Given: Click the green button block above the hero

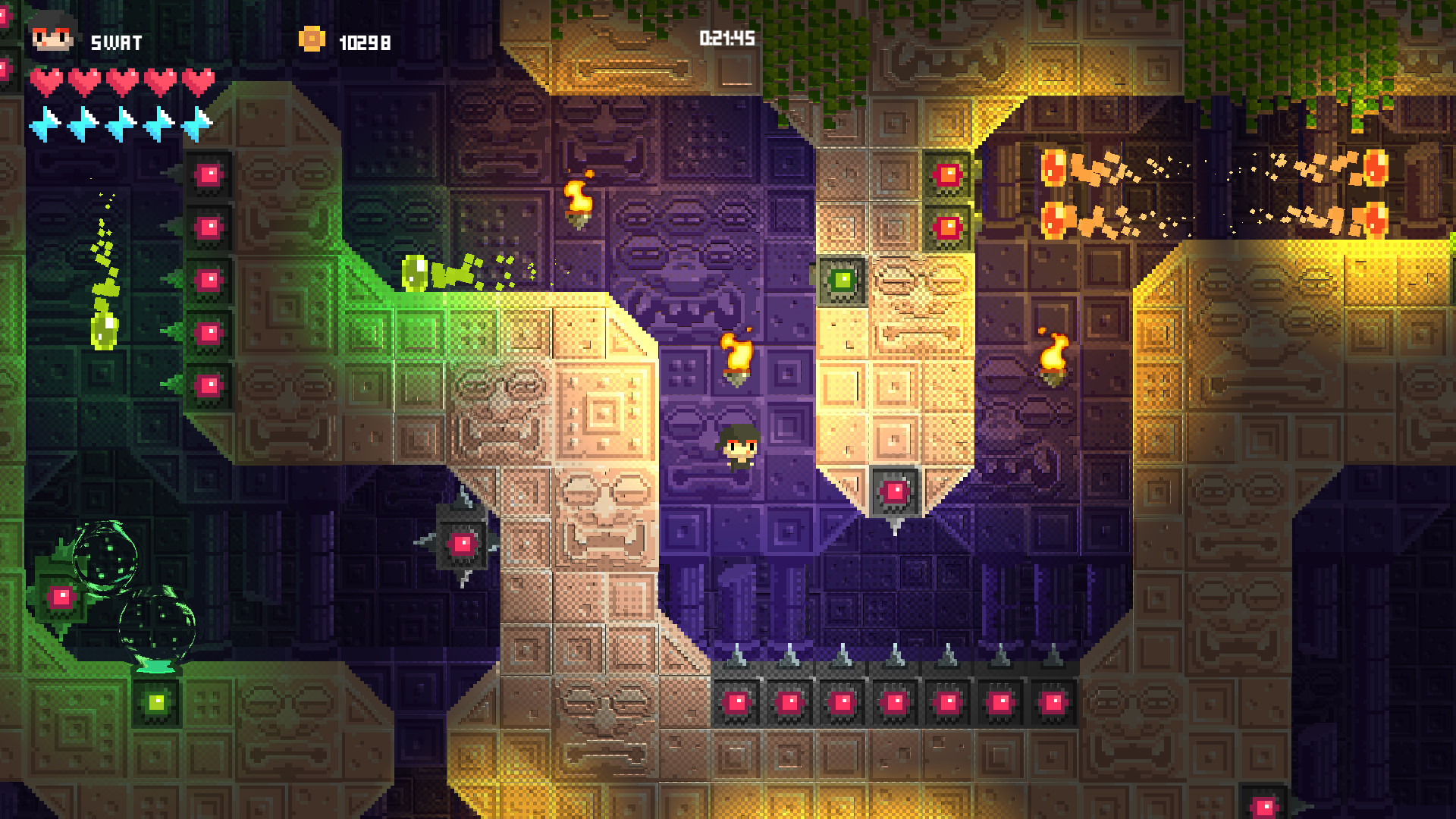Looking at the screenshot, I should coord(844,280).
